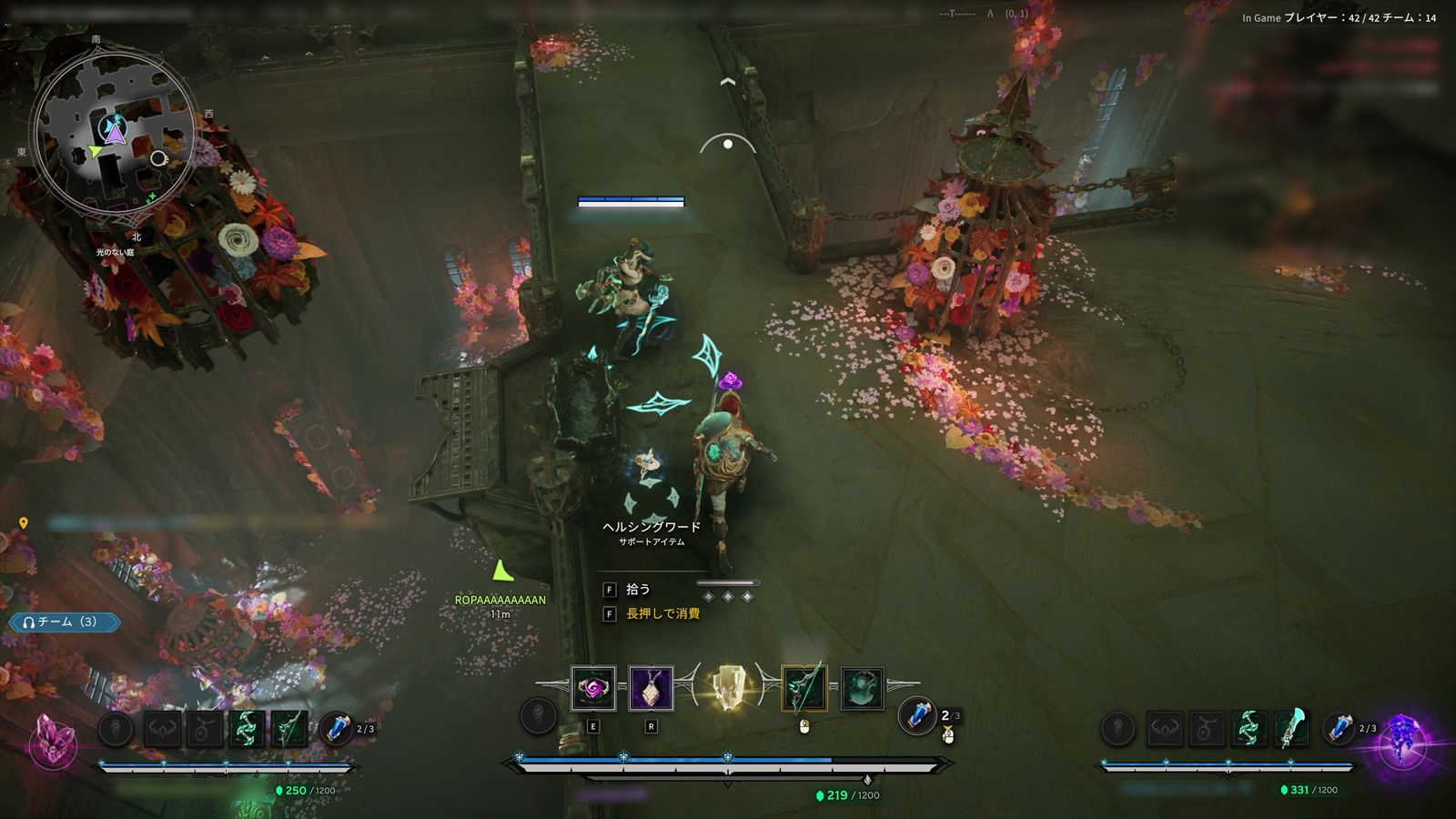Select the purple crystal teammate portrait
This screenshot has width=1456, height=819.
(x=1401, y=737)
